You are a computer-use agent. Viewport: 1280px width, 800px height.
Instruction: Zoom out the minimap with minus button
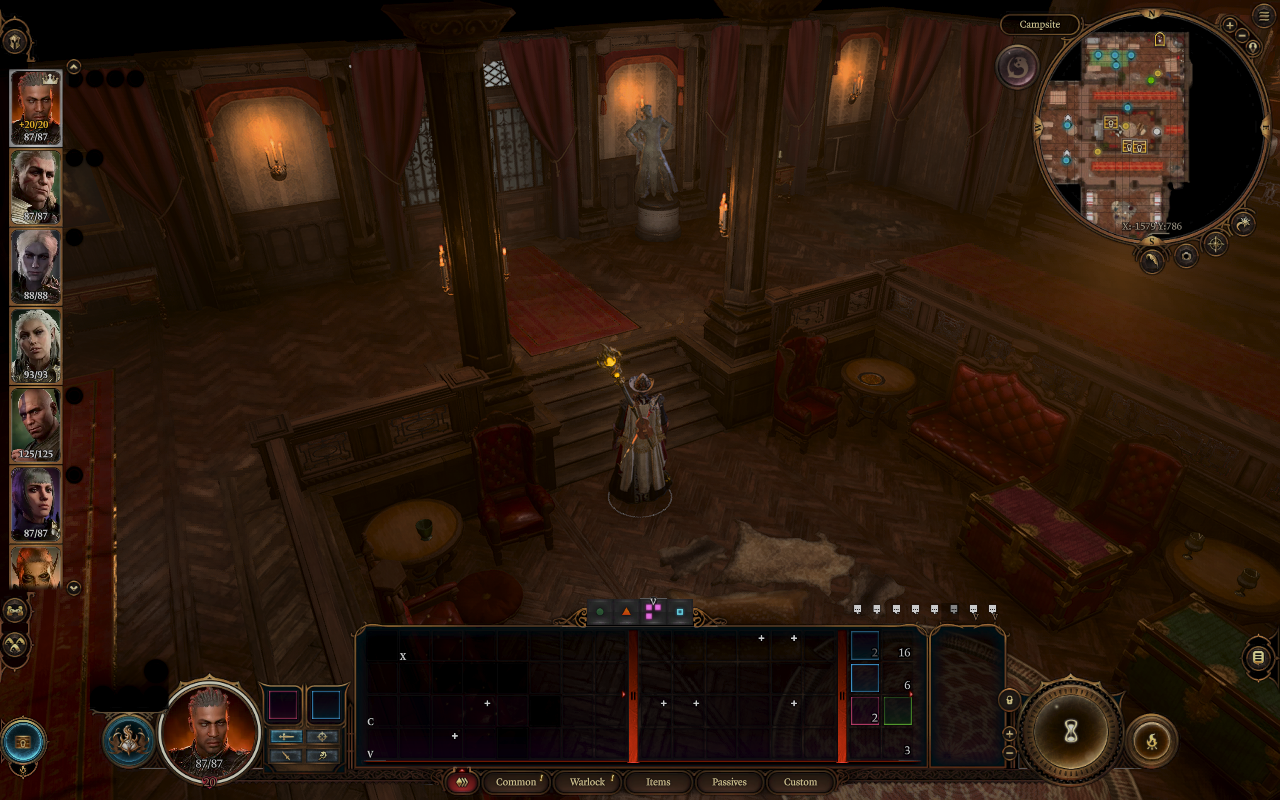1241,36
